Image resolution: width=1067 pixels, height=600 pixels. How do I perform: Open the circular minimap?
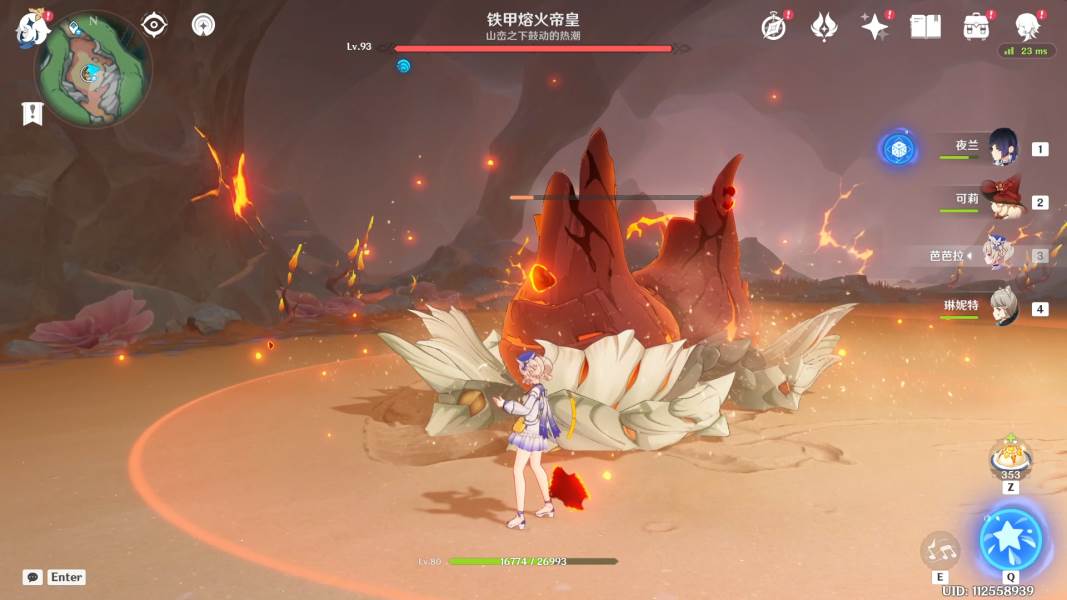93,70
